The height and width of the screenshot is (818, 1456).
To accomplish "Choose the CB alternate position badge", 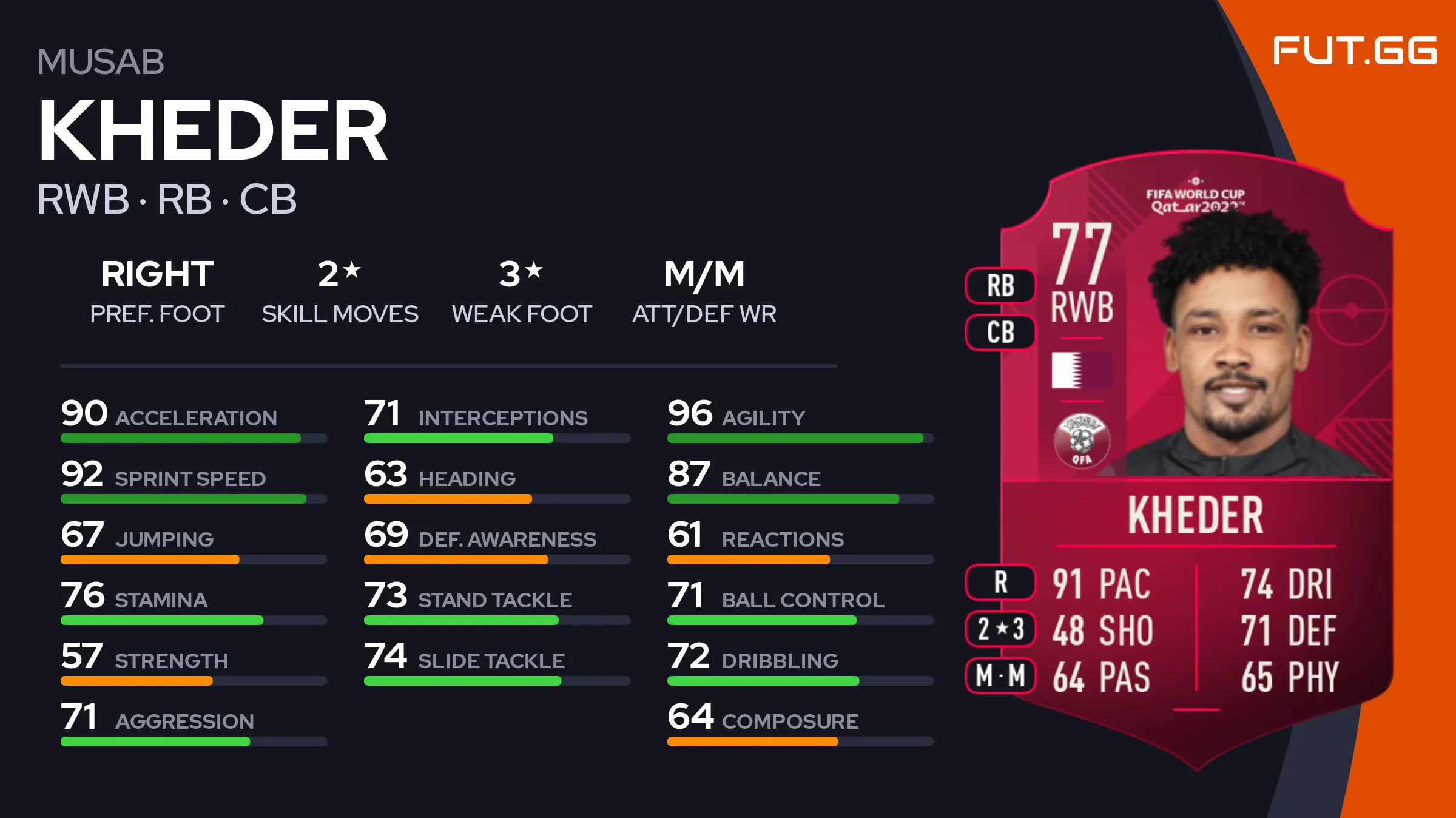I will [x=1000, y=333].
